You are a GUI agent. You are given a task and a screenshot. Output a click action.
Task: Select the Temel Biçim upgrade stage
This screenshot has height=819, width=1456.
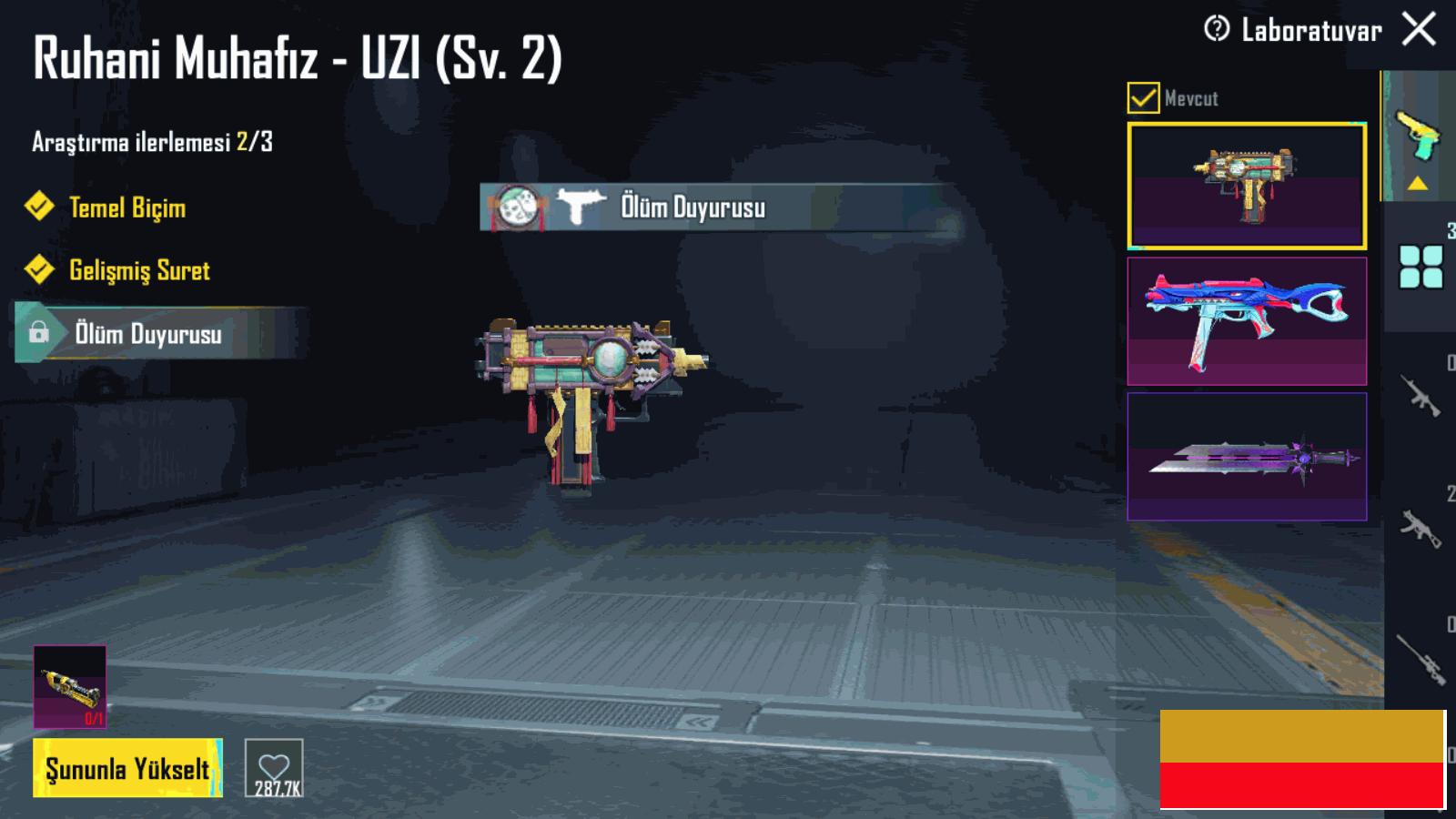[127, 207]
